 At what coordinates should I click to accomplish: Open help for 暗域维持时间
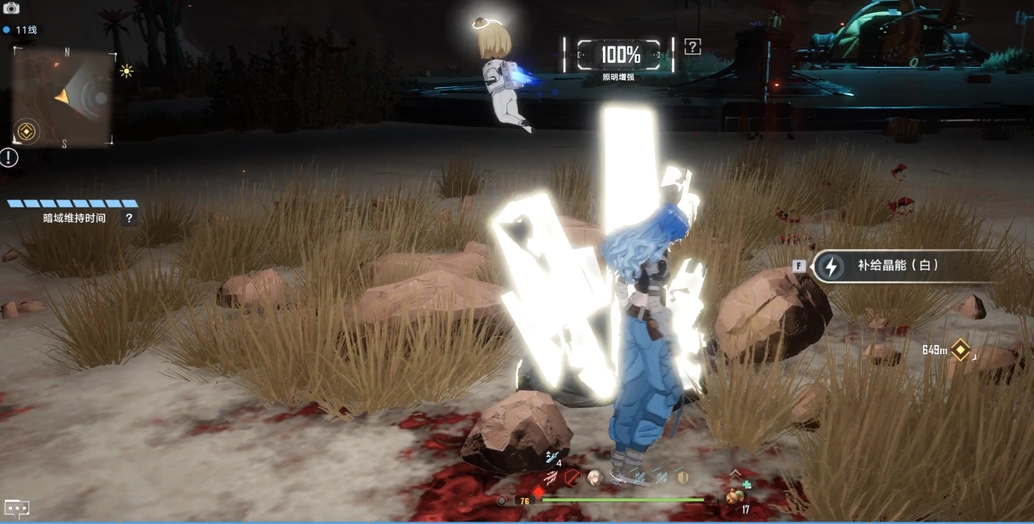[x=129, y=218]
